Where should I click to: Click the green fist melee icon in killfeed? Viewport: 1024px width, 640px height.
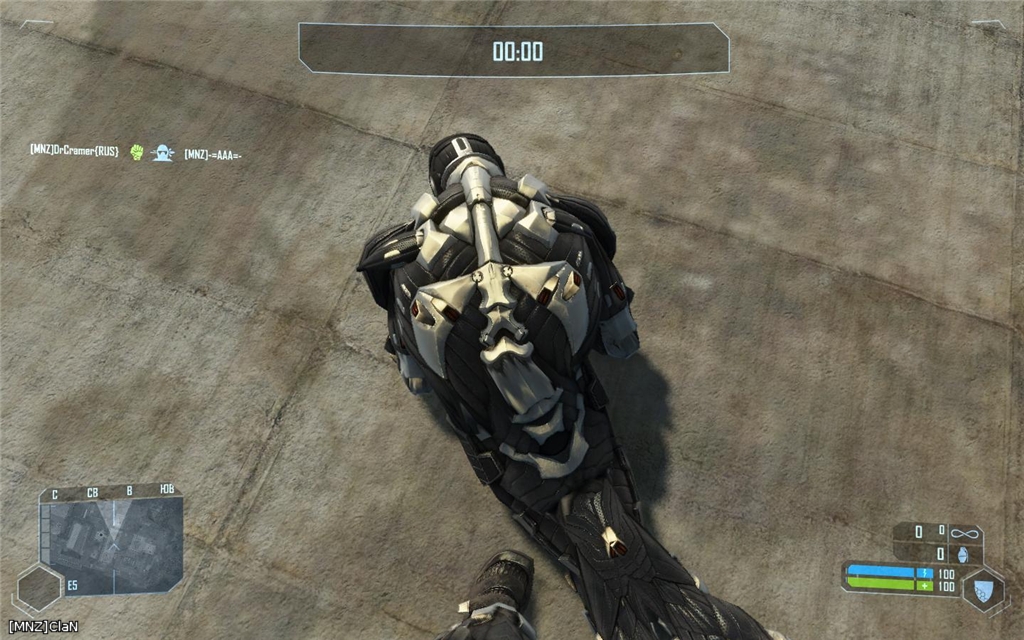(x=137, y=152)
